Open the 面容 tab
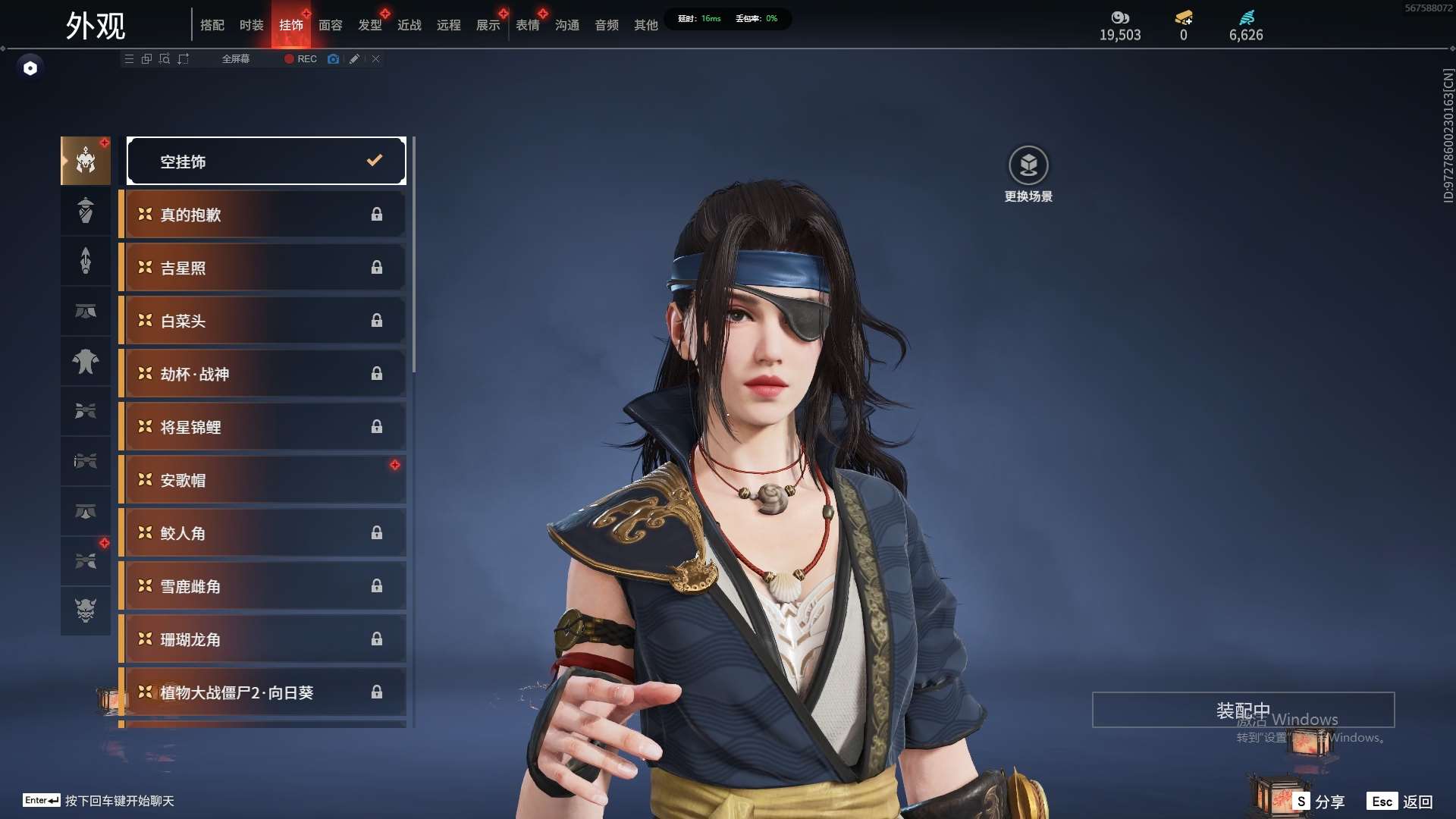1456x819 pixels. (330, 25)
